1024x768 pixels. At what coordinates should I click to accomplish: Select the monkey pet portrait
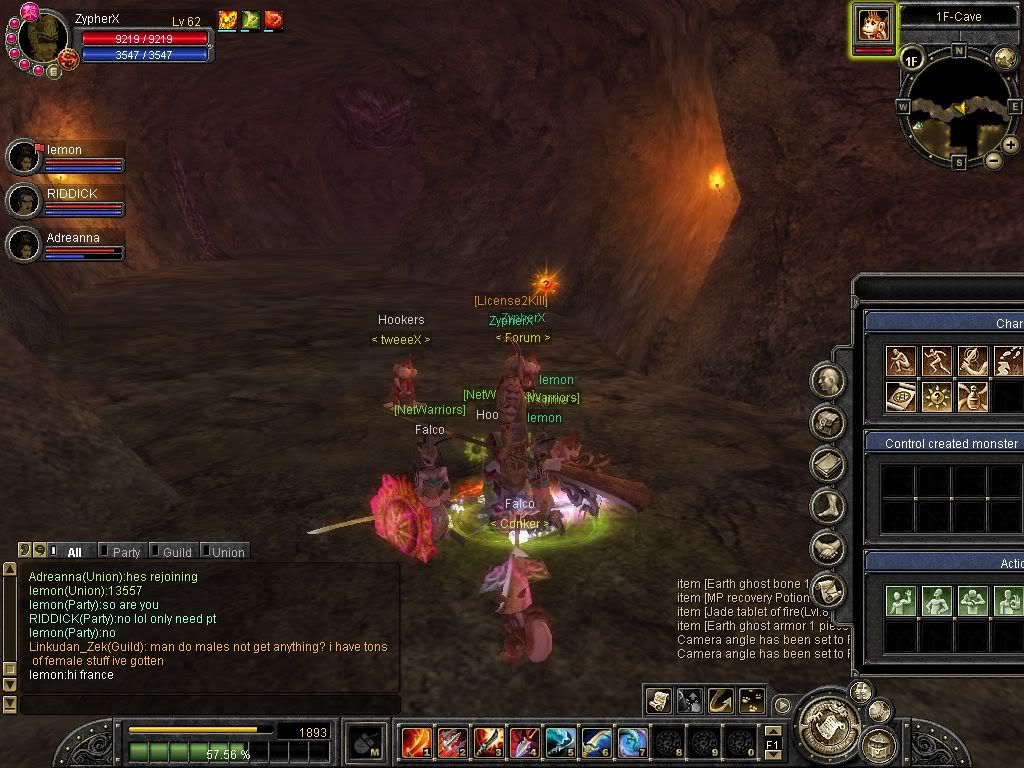coord(873,24)
